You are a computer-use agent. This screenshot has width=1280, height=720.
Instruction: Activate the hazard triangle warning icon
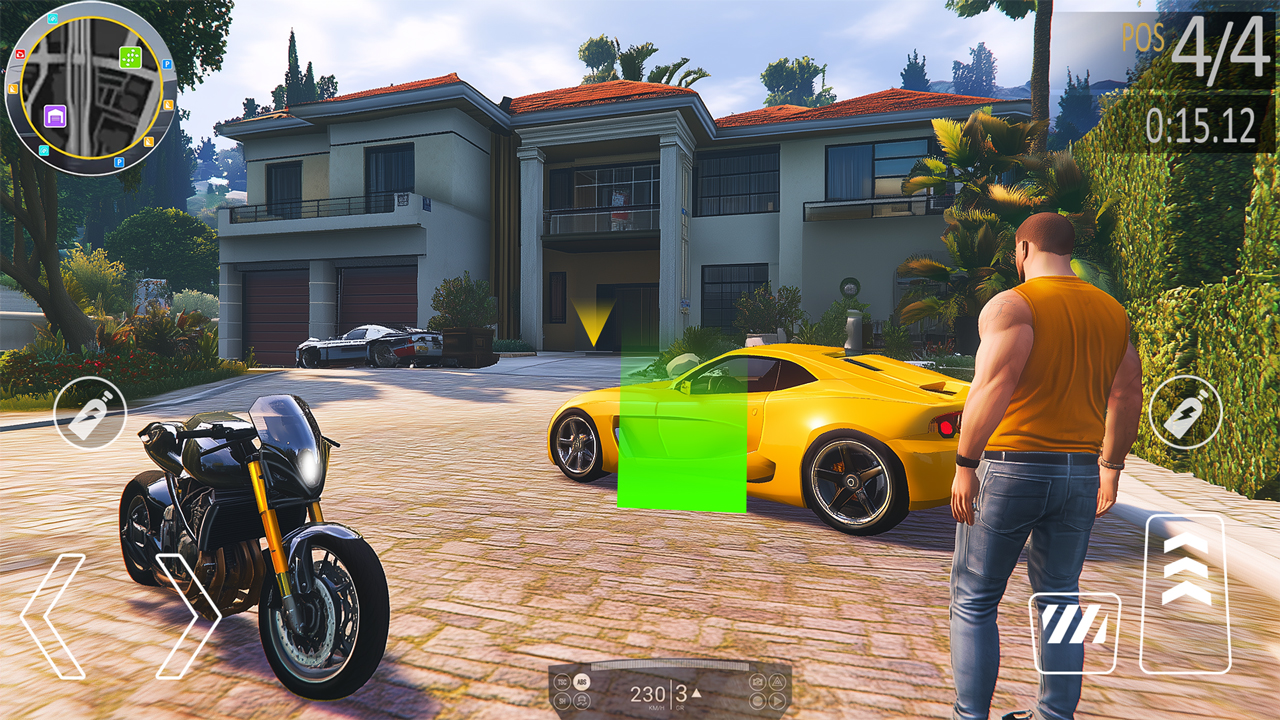pos(777,682)
